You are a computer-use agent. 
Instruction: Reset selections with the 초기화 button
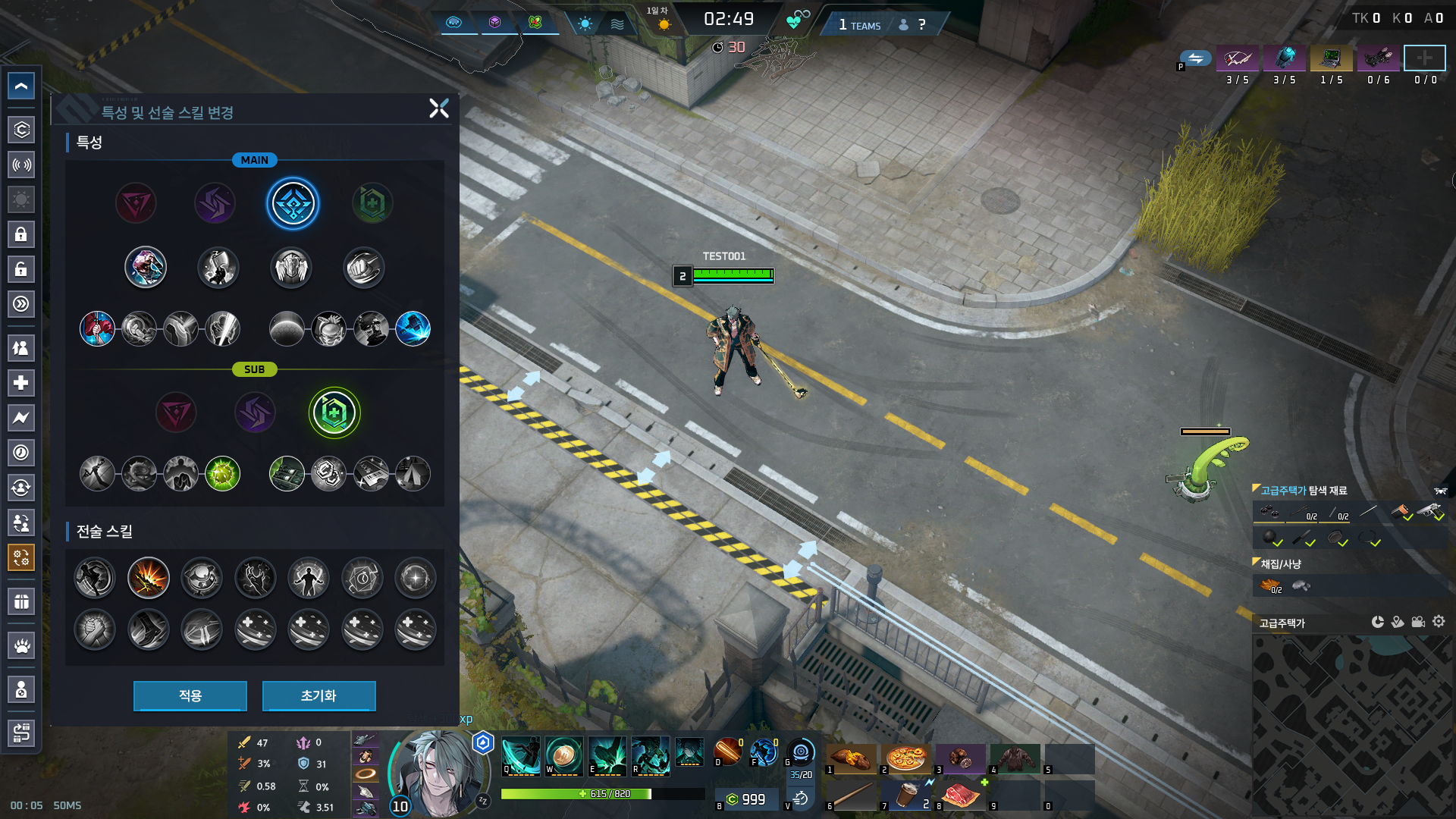318,695
